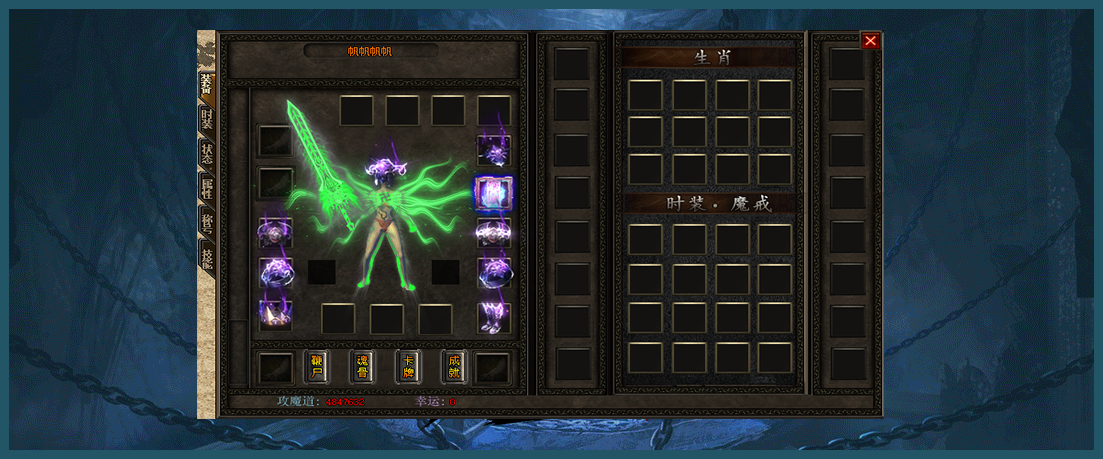This screenshot has height=459, width=1103.
Task: Switch to the 装备 equipment tab
Action: tap(206, 85)
